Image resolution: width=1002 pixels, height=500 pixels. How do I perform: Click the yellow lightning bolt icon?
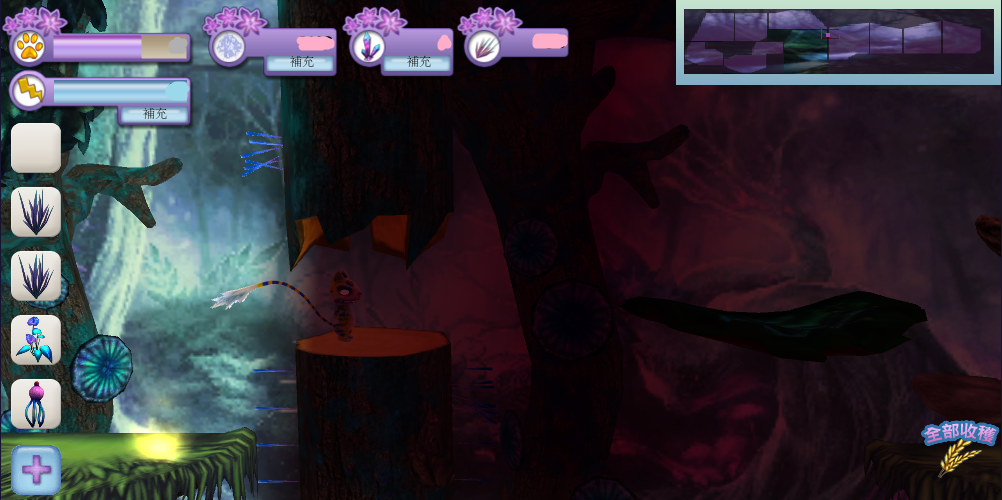click(x=28, y=92)
